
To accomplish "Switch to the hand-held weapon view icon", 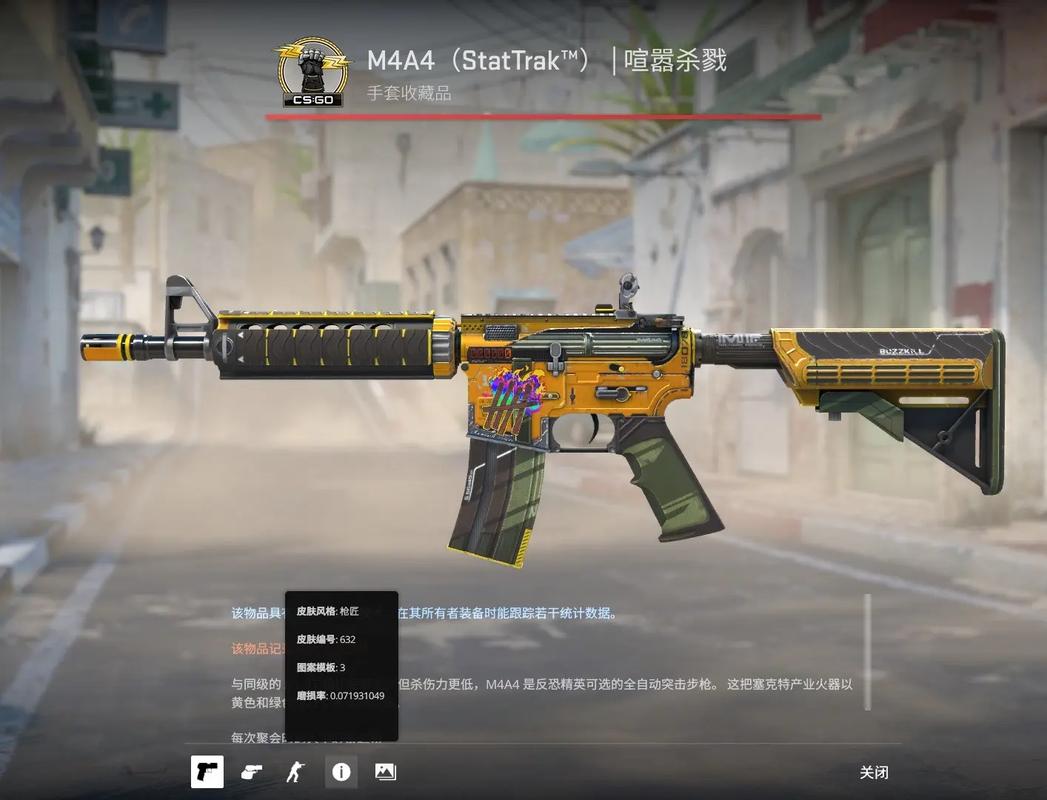I will point(252,772).
